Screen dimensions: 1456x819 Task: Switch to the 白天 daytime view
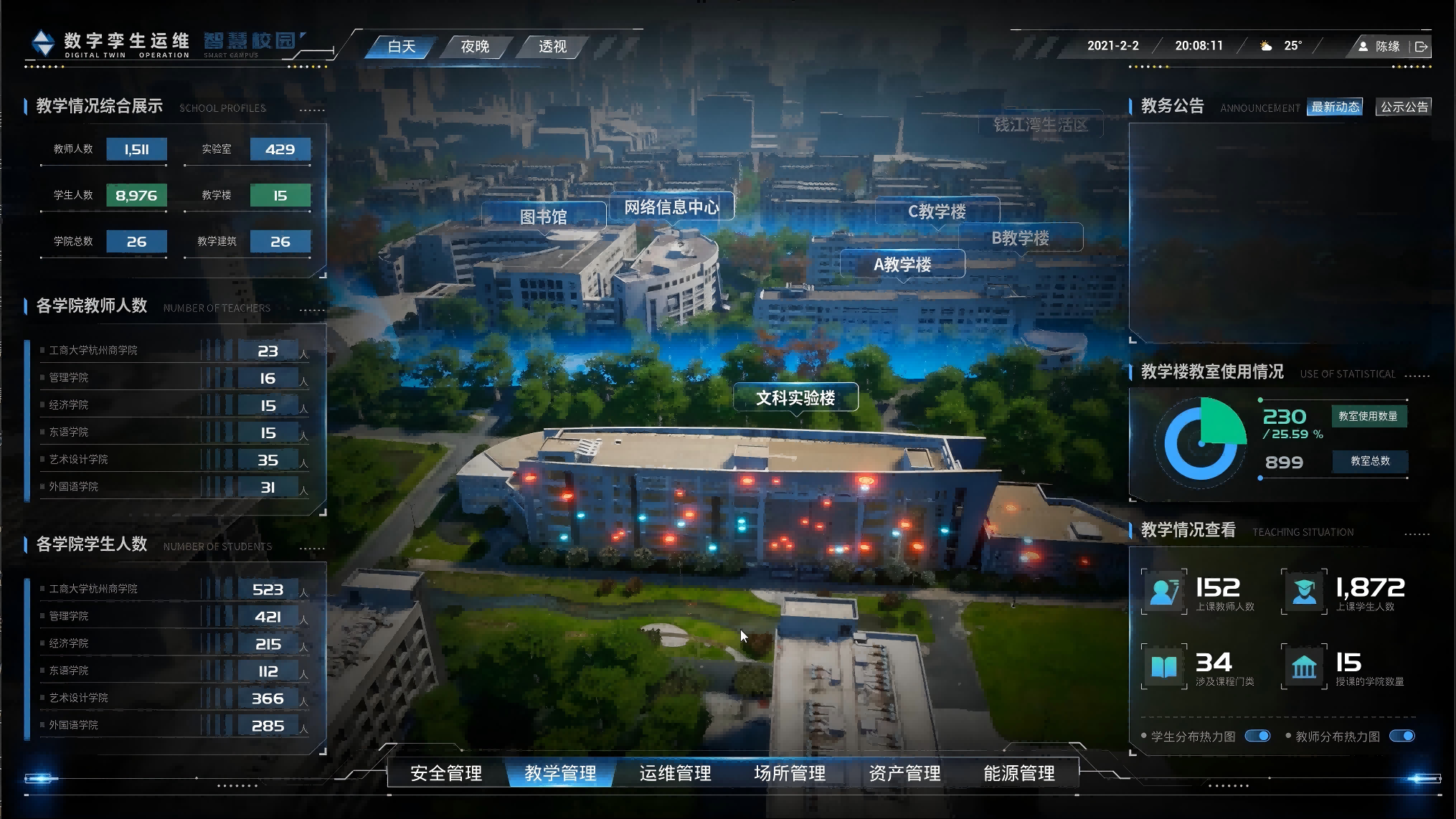(x=402, y=47)
